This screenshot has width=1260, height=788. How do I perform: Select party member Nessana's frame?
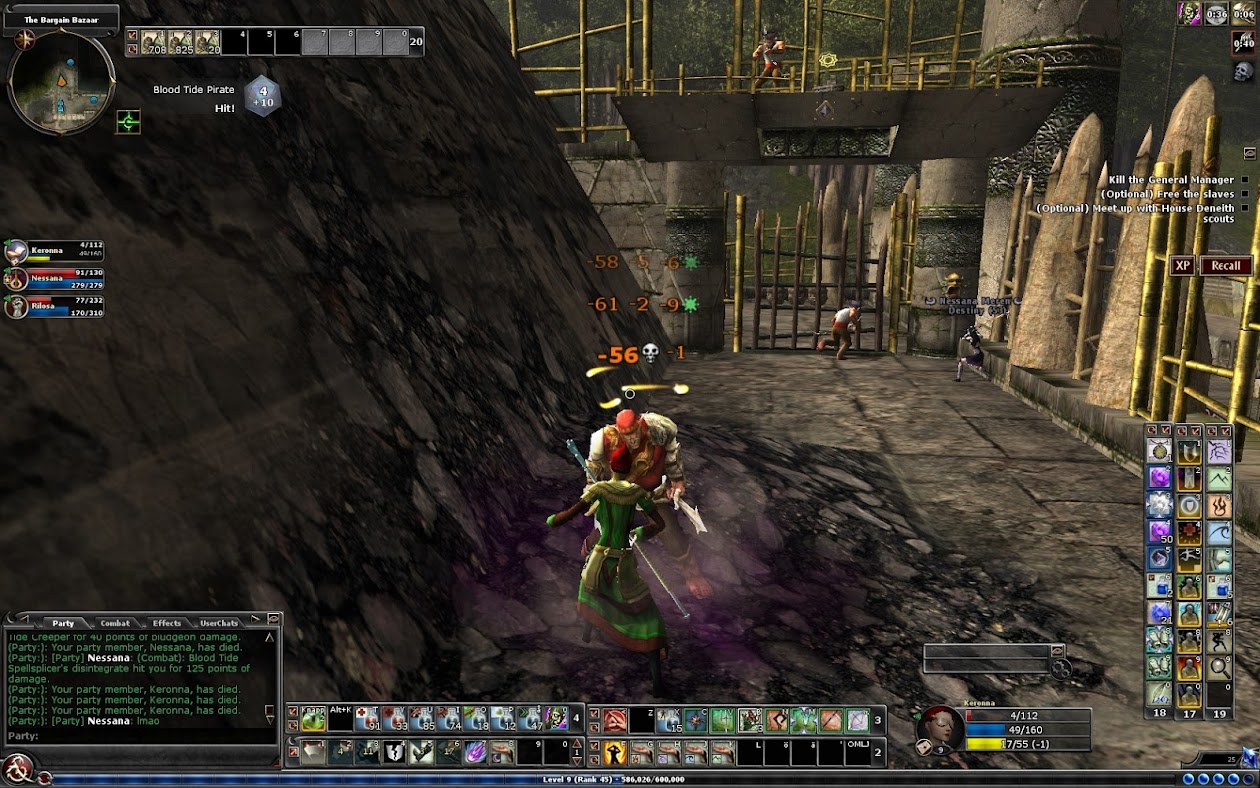click(x=55, y=279)
